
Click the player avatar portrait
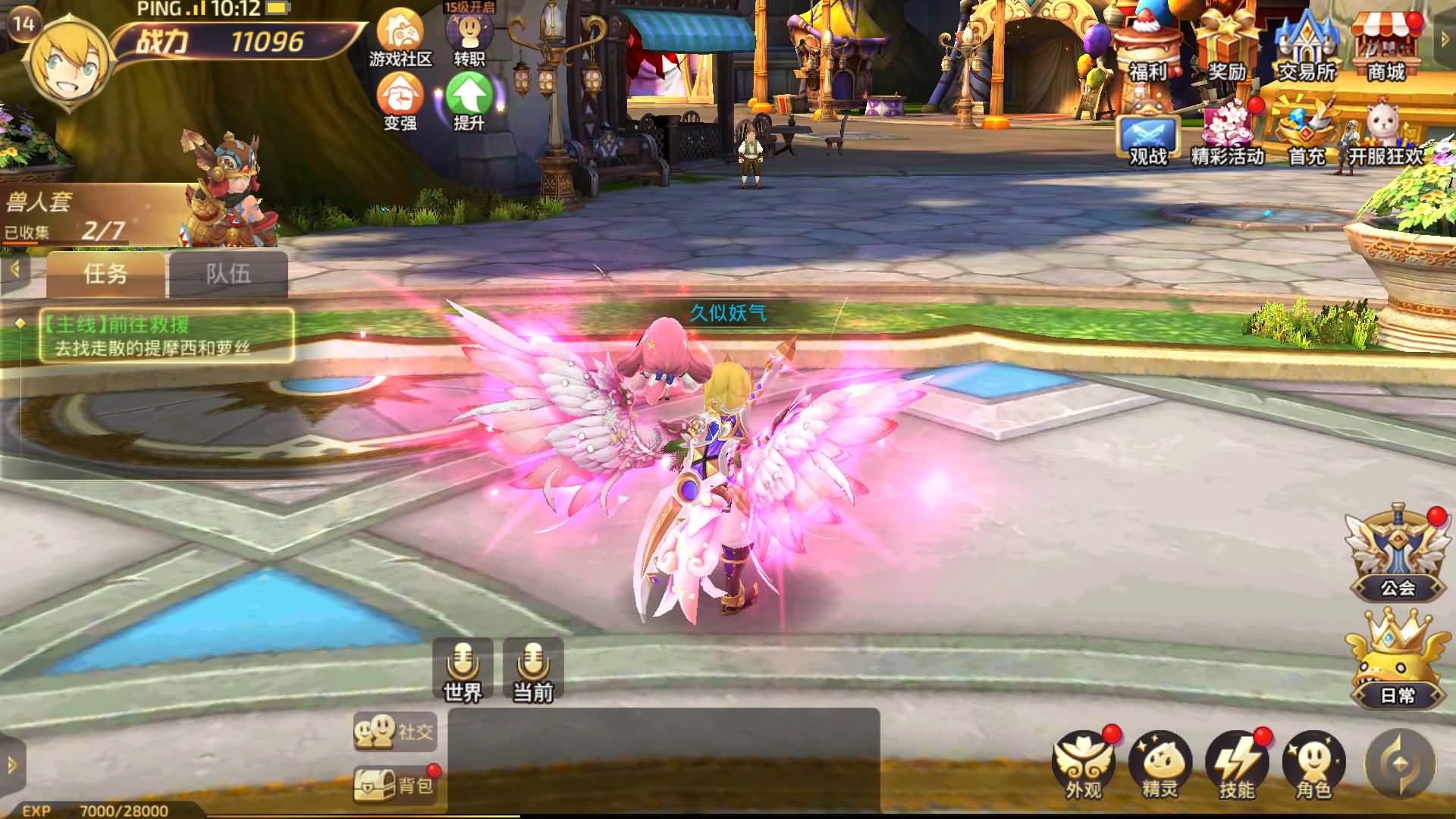70,59
